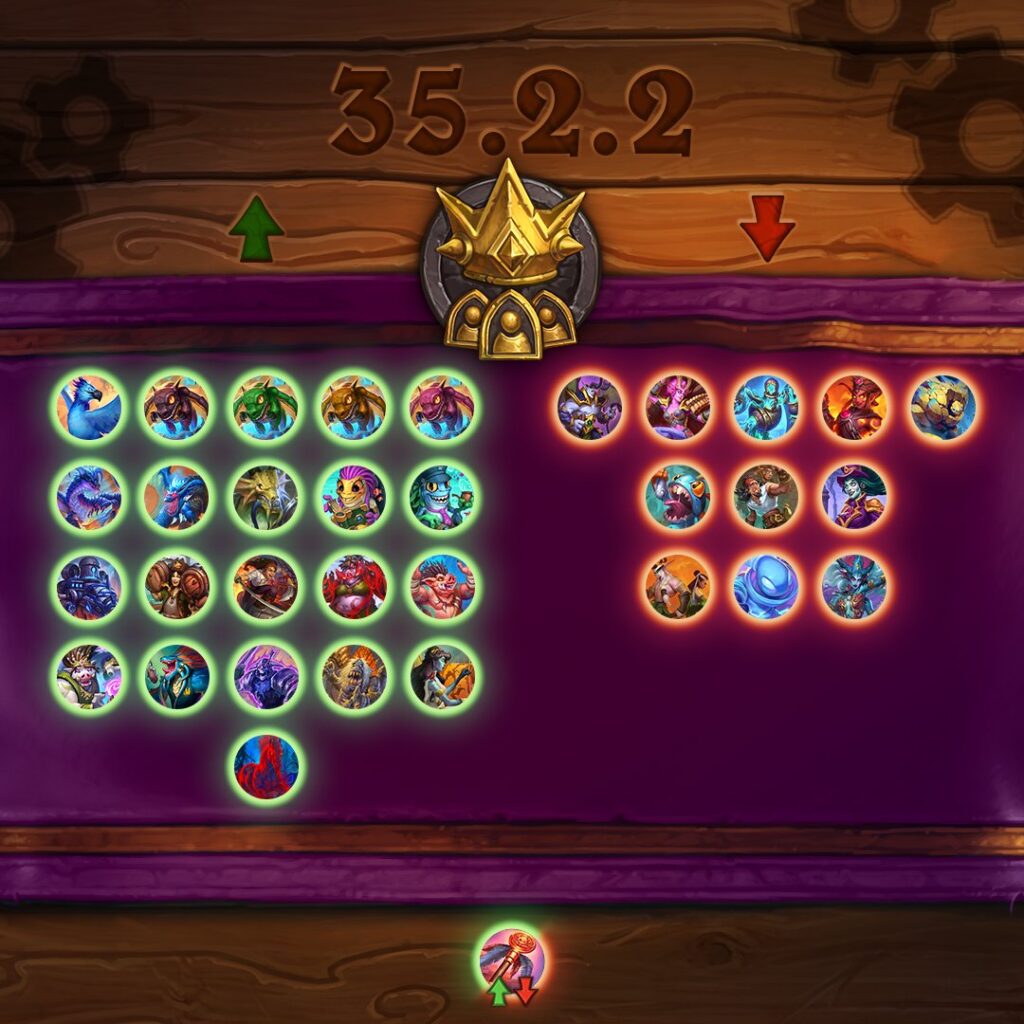
Task: Choose the golden rock elemental portrait
Action: [x=943, y=408]
